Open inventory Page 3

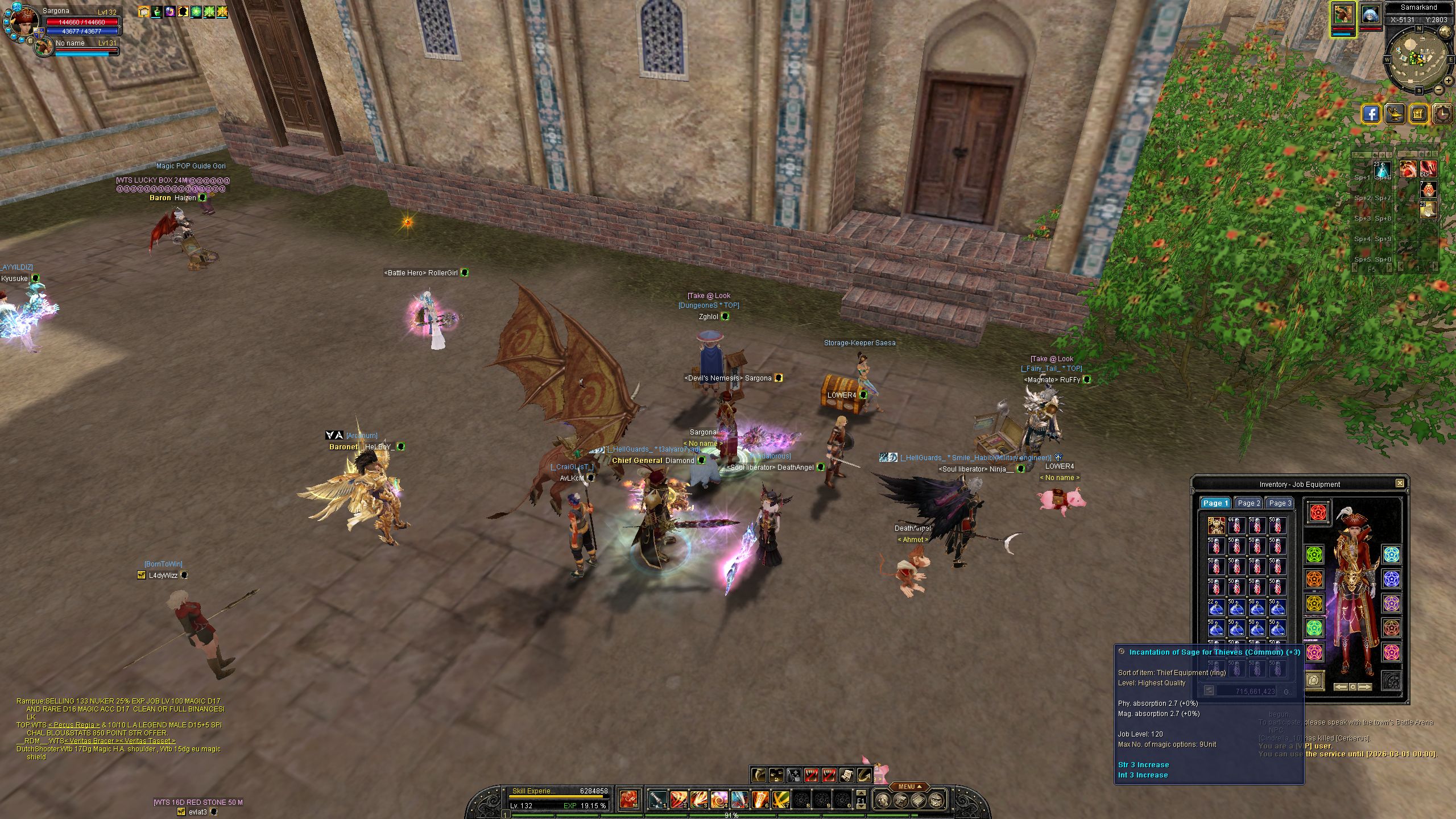[x=1280, y=503]
